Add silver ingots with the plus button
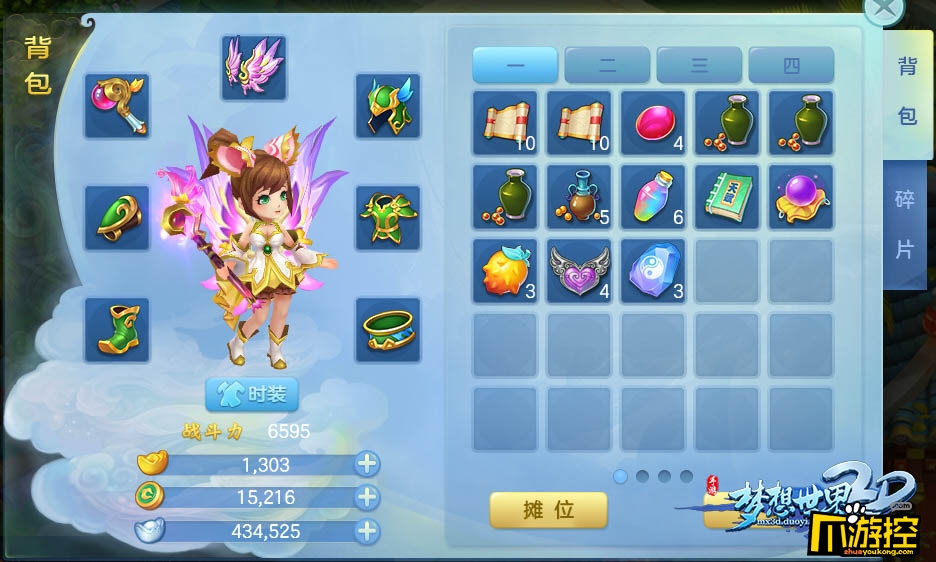Viewport: 936px width, 562px height. click(x=368, y=531)
